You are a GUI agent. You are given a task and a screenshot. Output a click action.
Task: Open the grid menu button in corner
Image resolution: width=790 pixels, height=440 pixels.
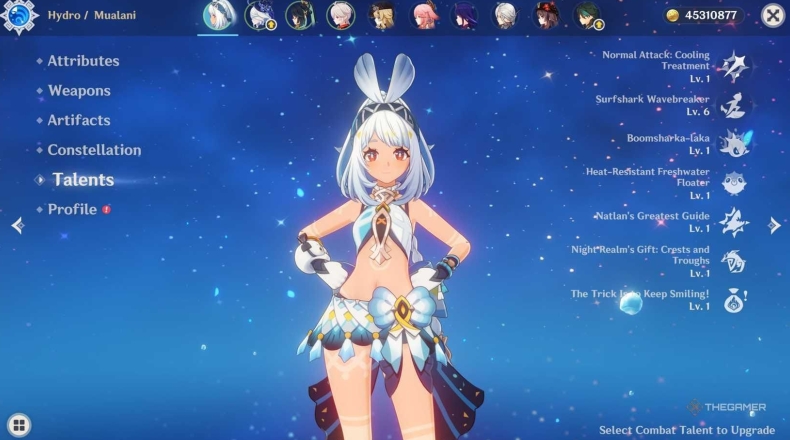pyautogui.click(x=17, y=424)
